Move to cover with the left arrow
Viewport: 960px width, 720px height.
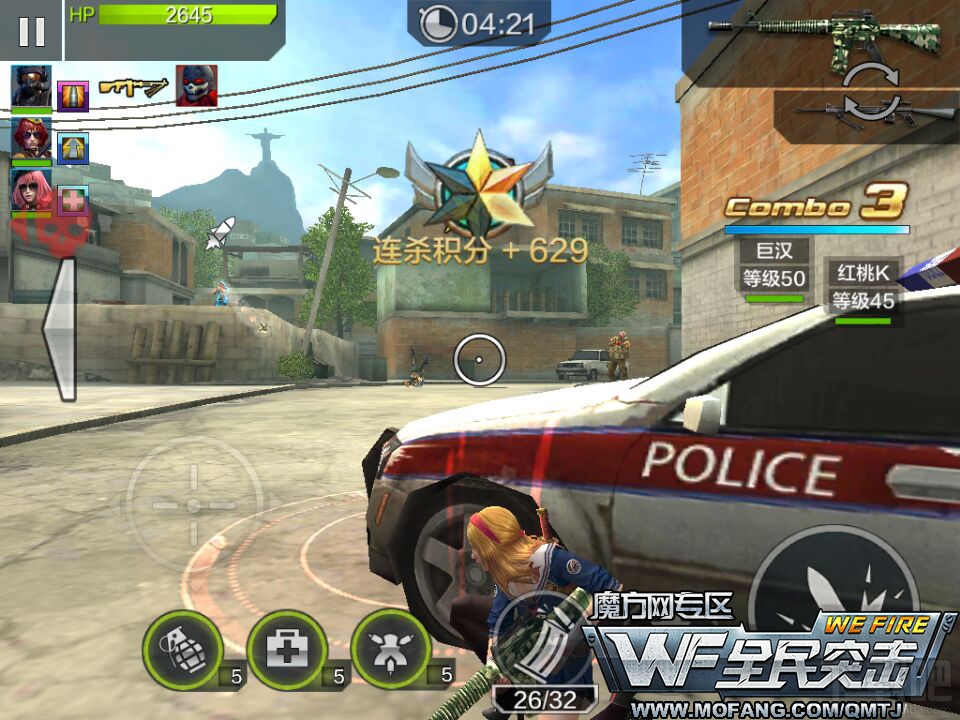[x=60, y=330]
